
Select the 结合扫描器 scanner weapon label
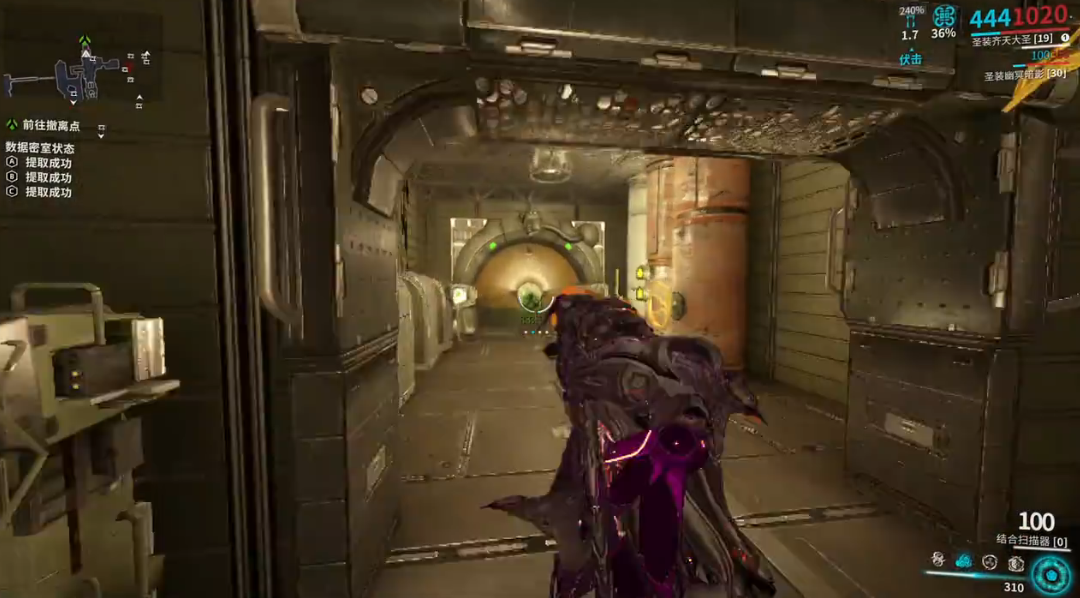1031,541
